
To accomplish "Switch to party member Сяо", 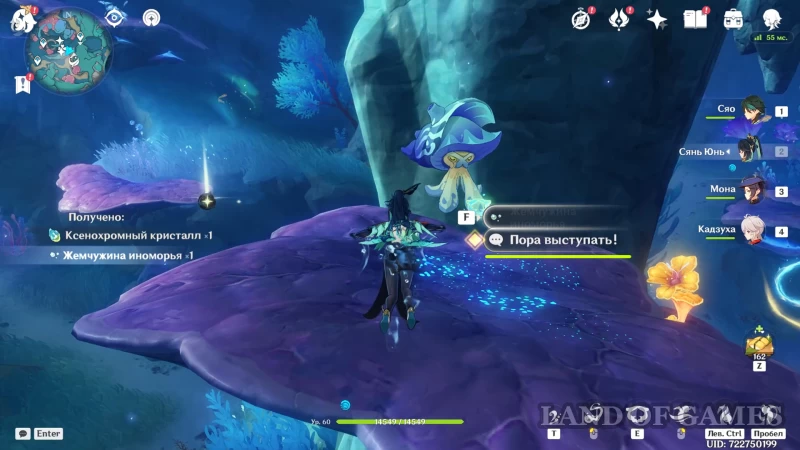I will (x=752, y=110).
